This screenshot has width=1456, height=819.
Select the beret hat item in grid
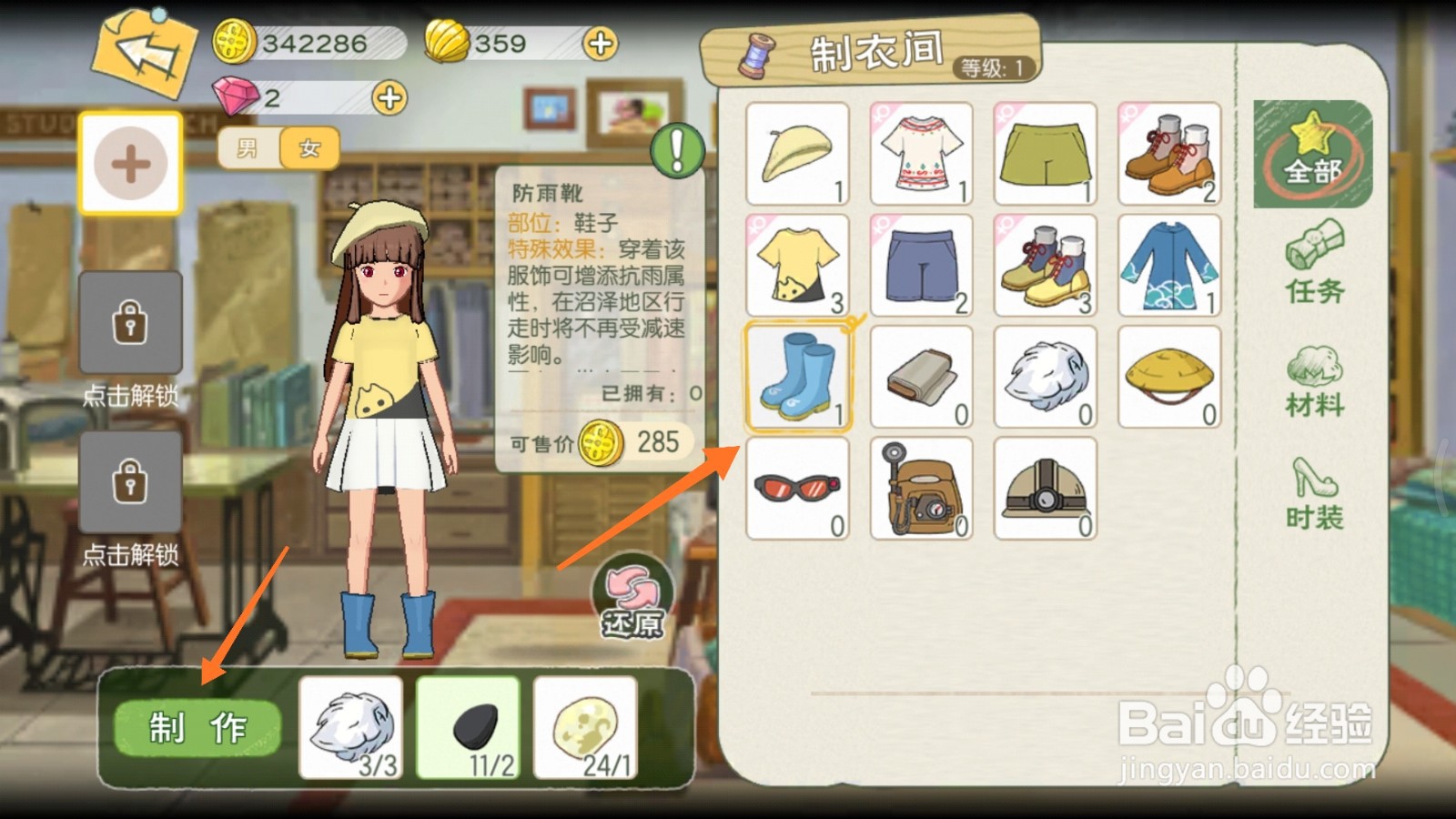(x=798, y=153)
